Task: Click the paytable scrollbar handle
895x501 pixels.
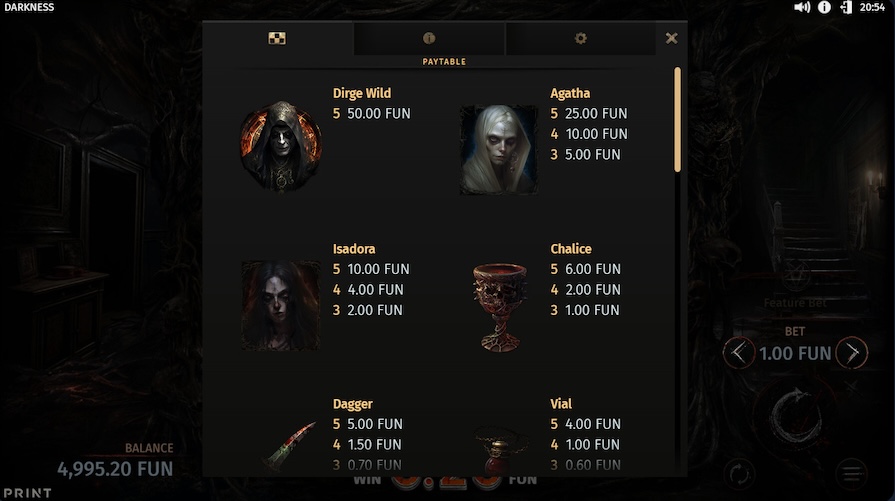Action: pyautogui.click(x=678, y=120)
